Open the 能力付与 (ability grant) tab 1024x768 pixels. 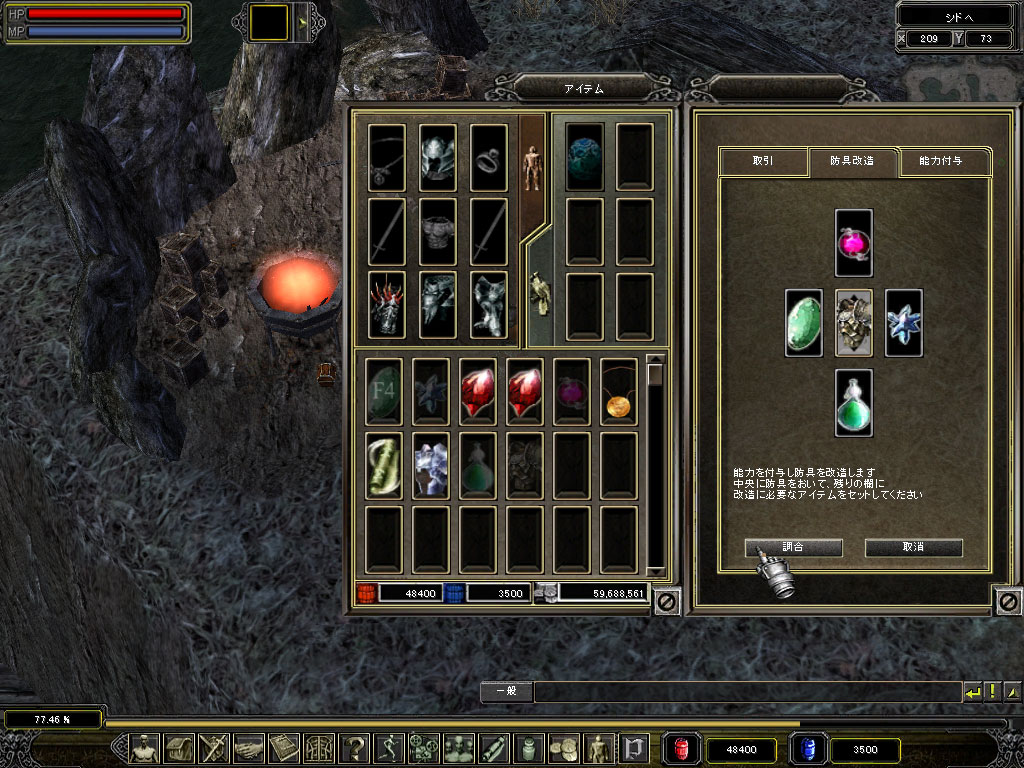click(x=940, y=161)
